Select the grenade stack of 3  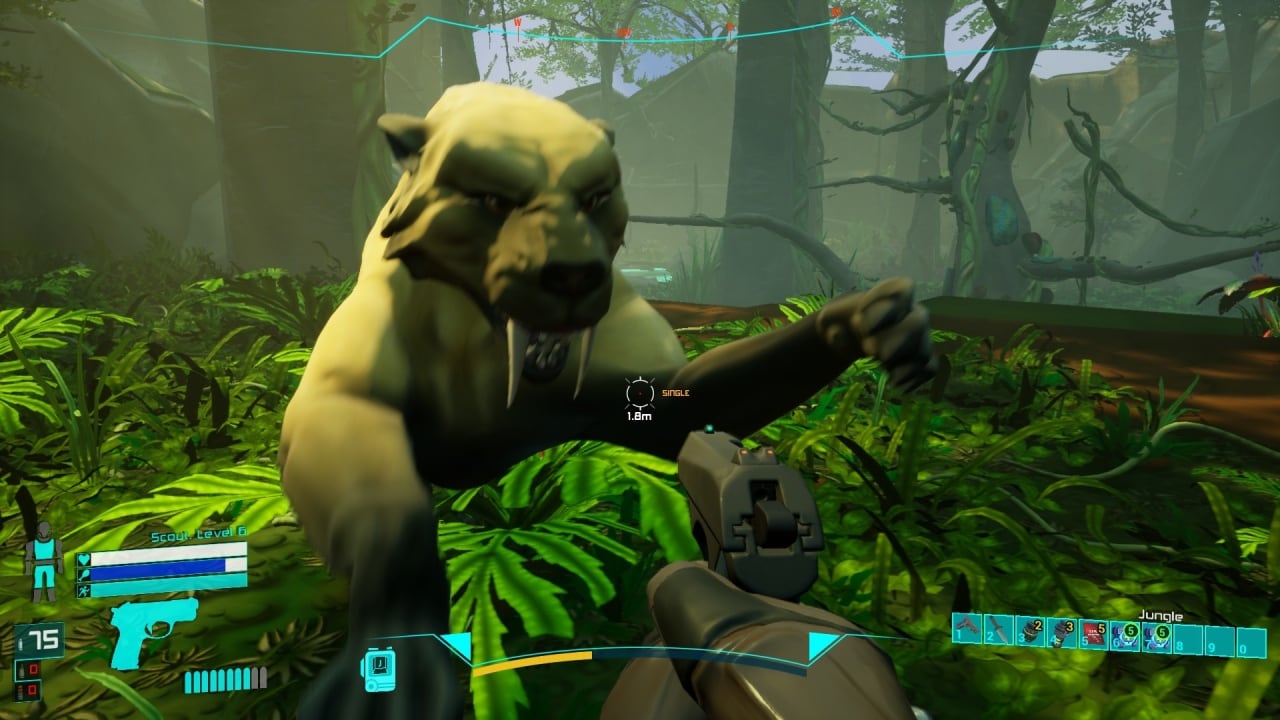coord(1061,630)
